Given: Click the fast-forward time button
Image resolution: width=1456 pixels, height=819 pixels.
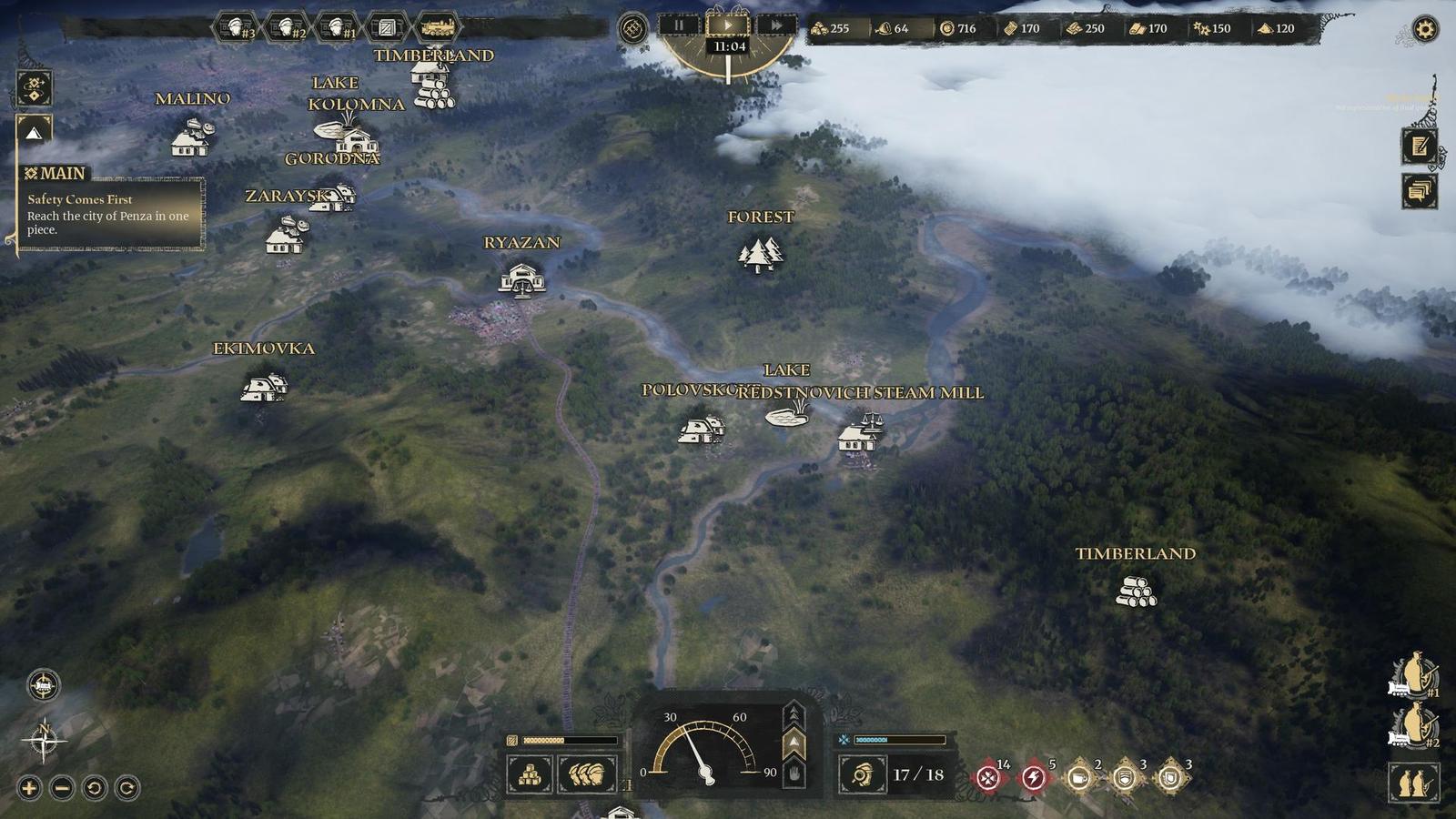Looking at the screenshot, I should [776, 26].
